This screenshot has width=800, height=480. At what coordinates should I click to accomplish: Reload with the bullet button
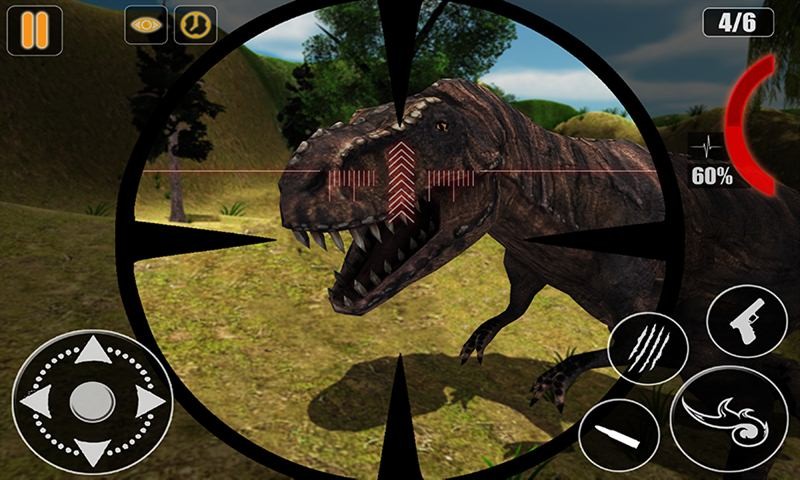click(x=618, y=435)
